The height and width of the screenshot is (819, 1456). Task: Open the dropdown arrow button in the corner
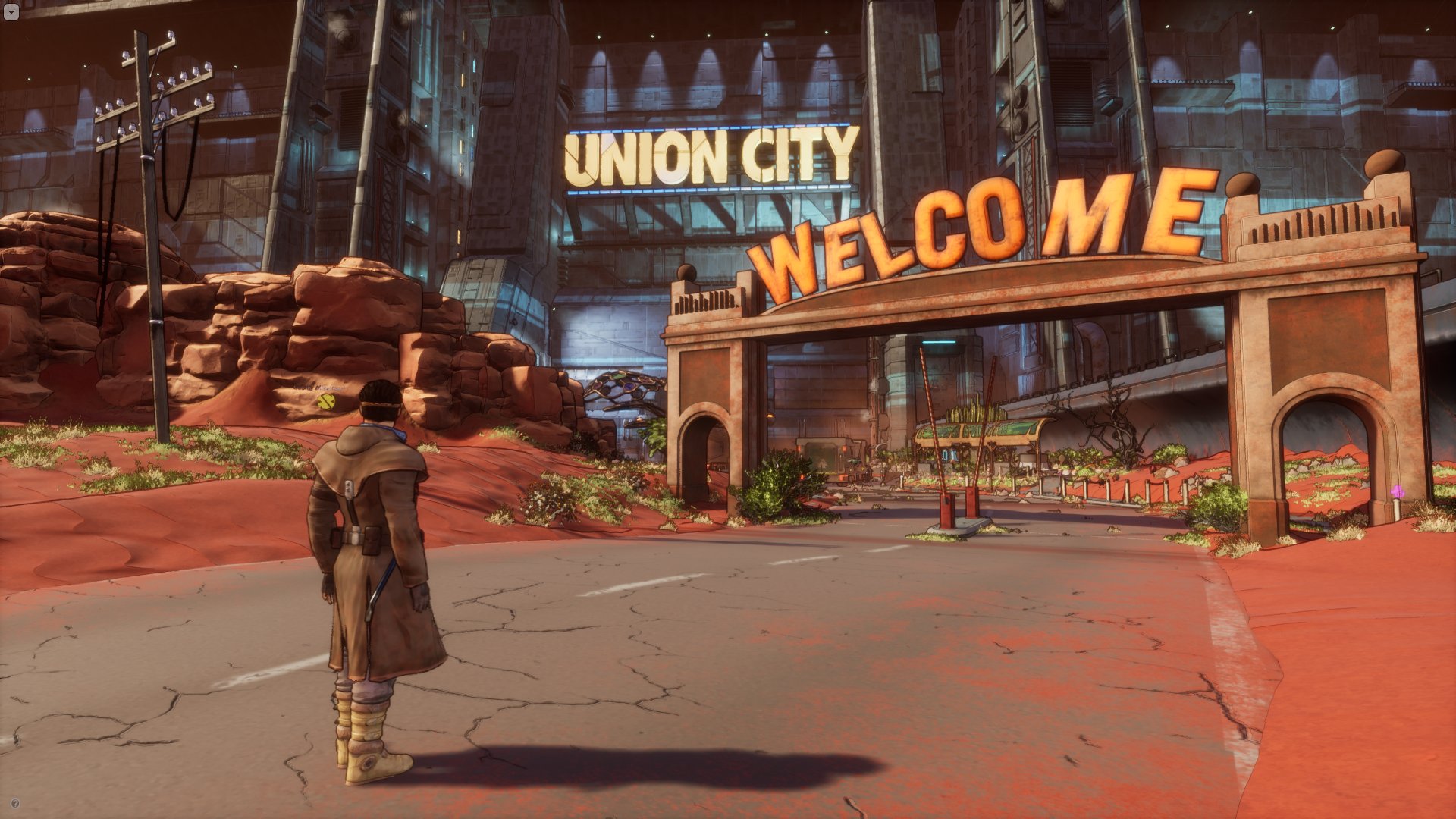click(x=11, y=13)
